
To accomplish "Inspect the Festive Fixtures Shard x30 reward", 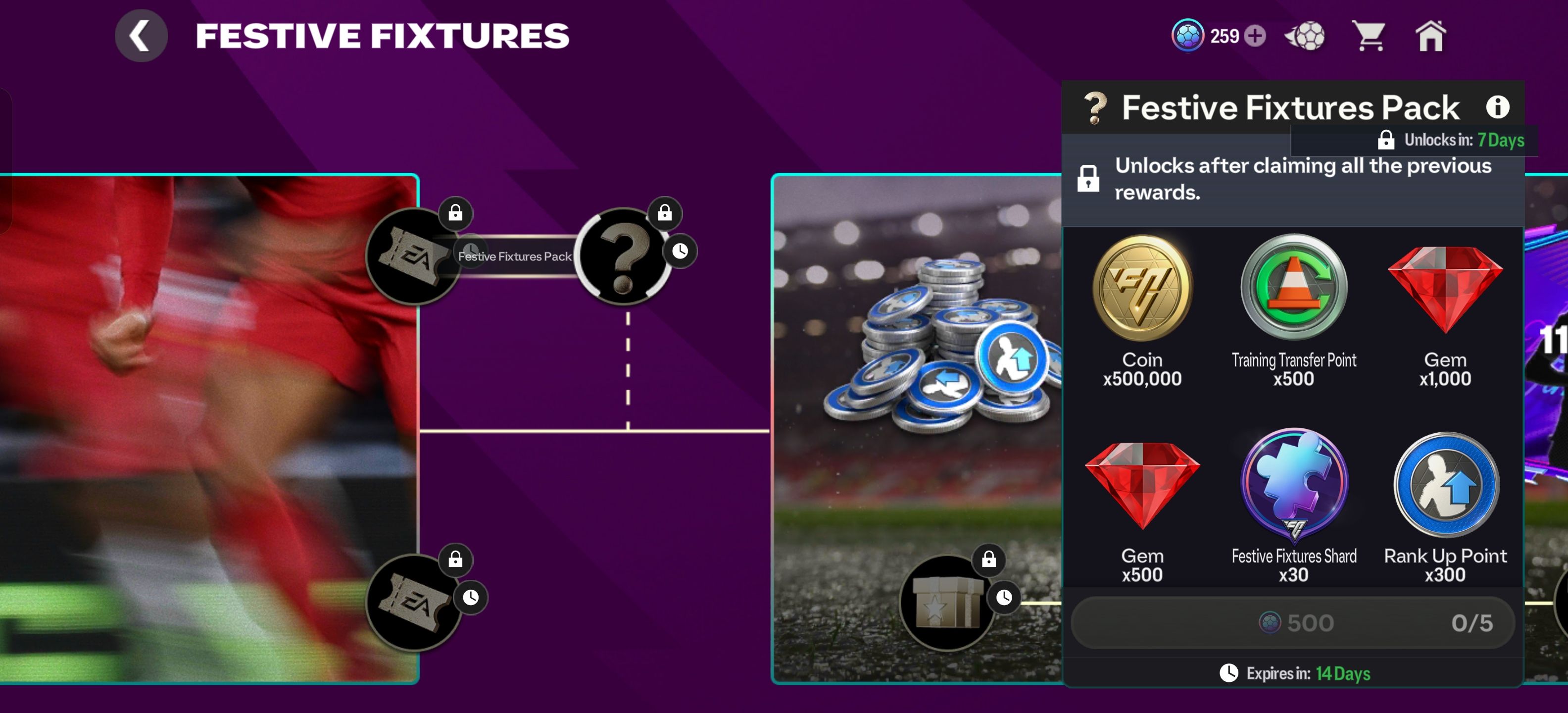I will [1293, 507].
